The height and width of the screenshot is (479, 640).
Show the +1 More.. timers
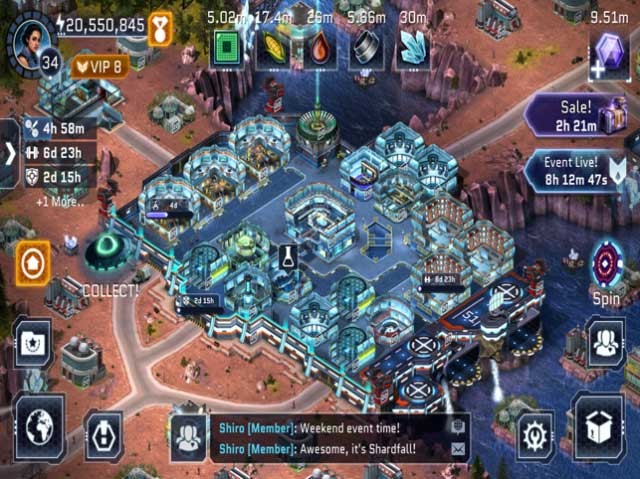61,200
